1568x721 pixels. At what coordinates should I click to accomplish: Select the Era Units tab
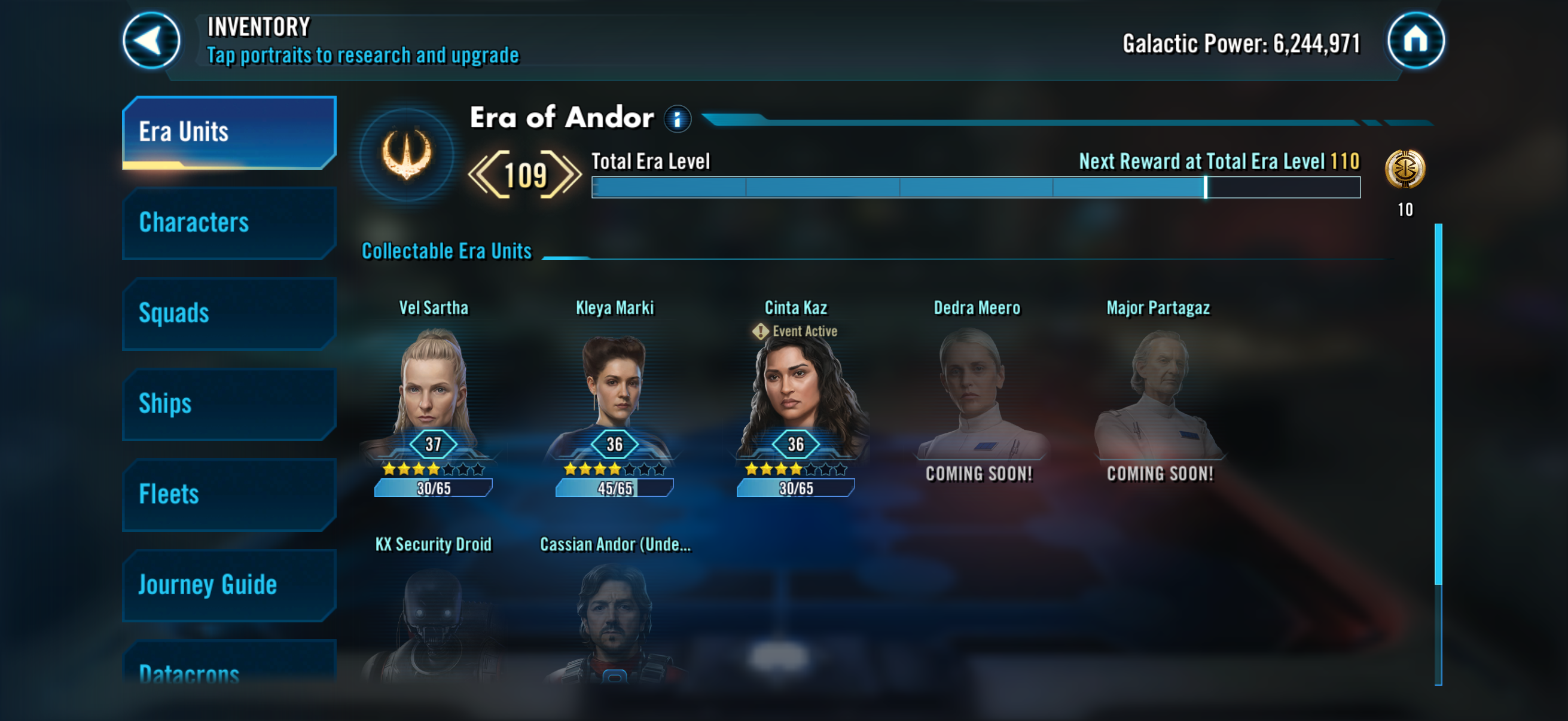click(x=229, y=132)
